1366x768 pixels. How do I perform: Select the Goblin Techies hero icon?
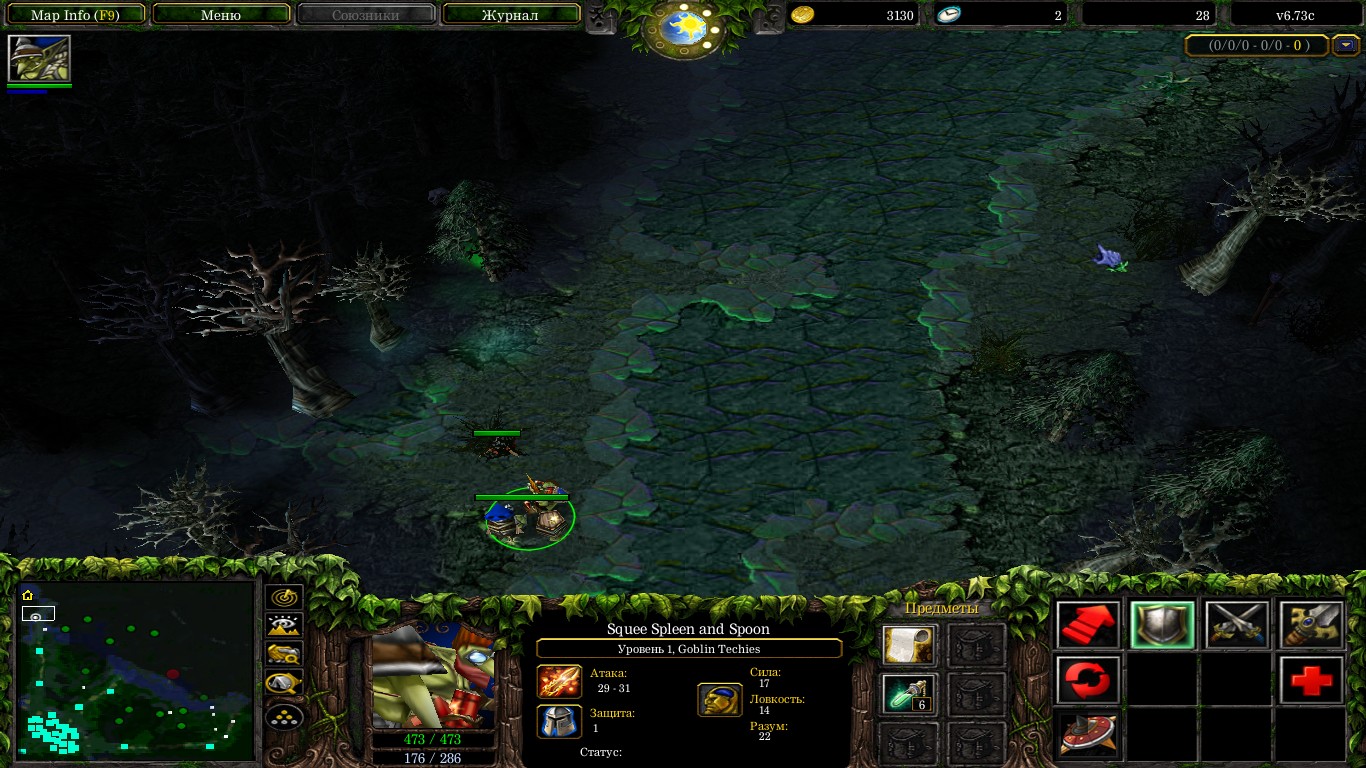pos(39,59)
